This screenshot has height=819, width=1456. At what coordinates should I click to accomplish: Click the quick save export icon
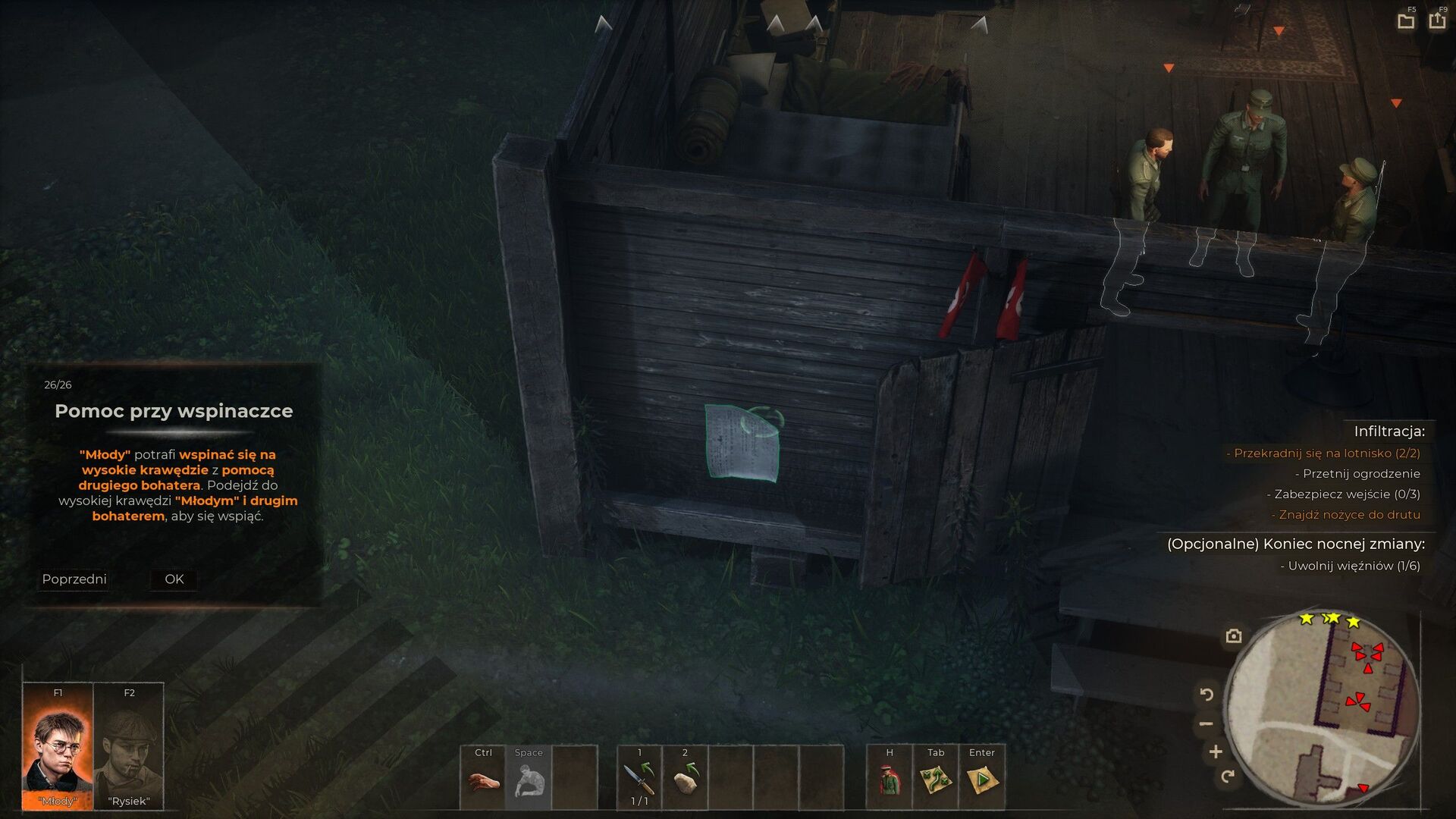click(1437, 20)
